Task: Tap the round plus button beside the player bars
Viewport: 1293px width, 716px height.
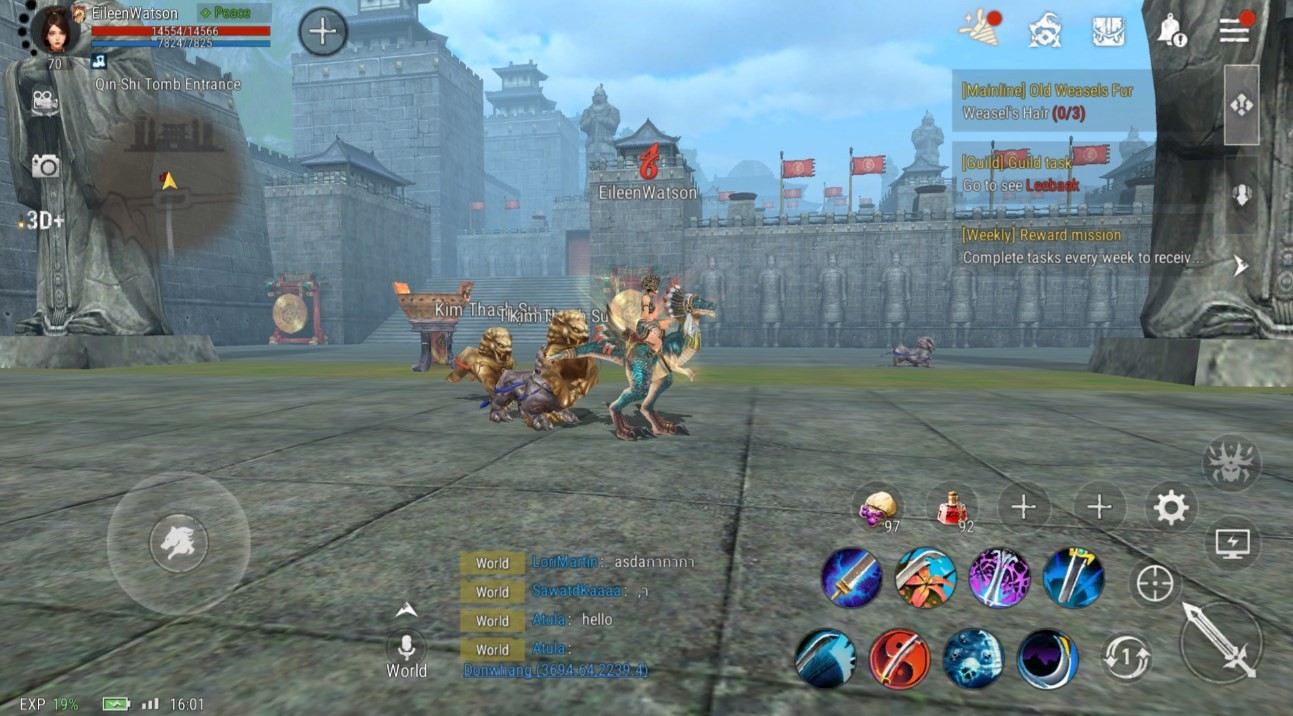Action: coord(322,32)
